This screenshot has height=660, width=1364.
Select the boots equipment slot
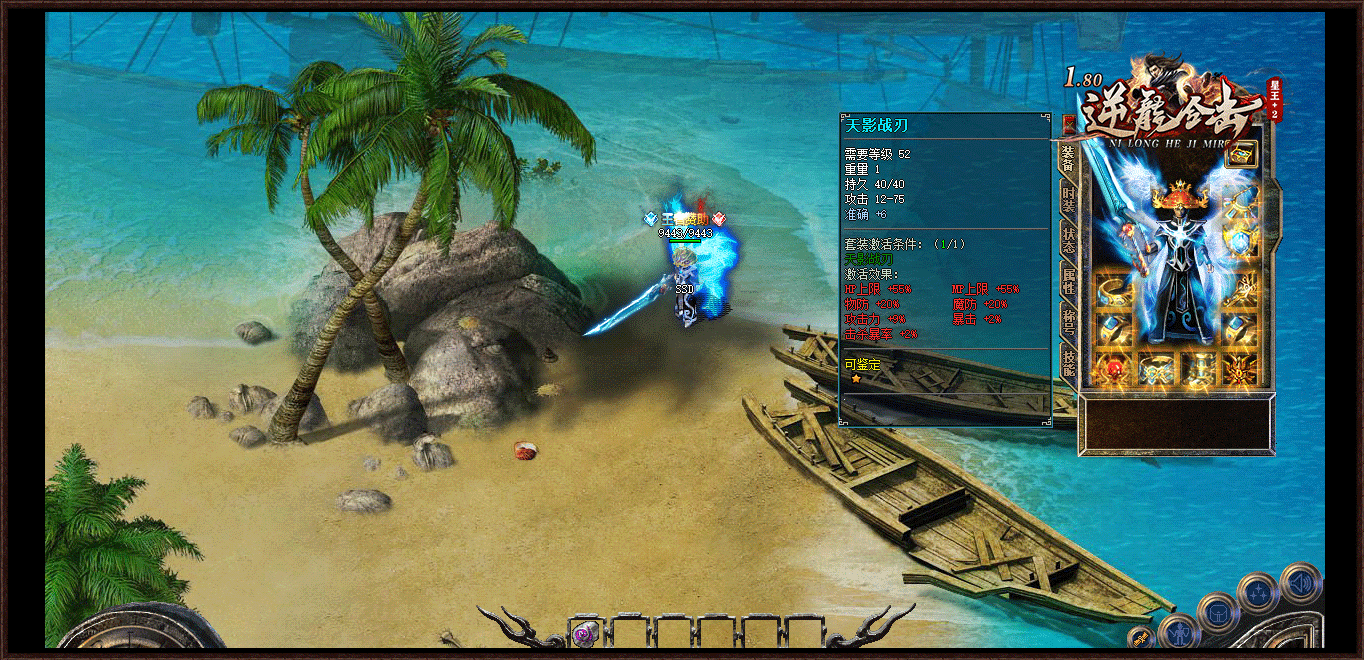[x=1199, y=368]
